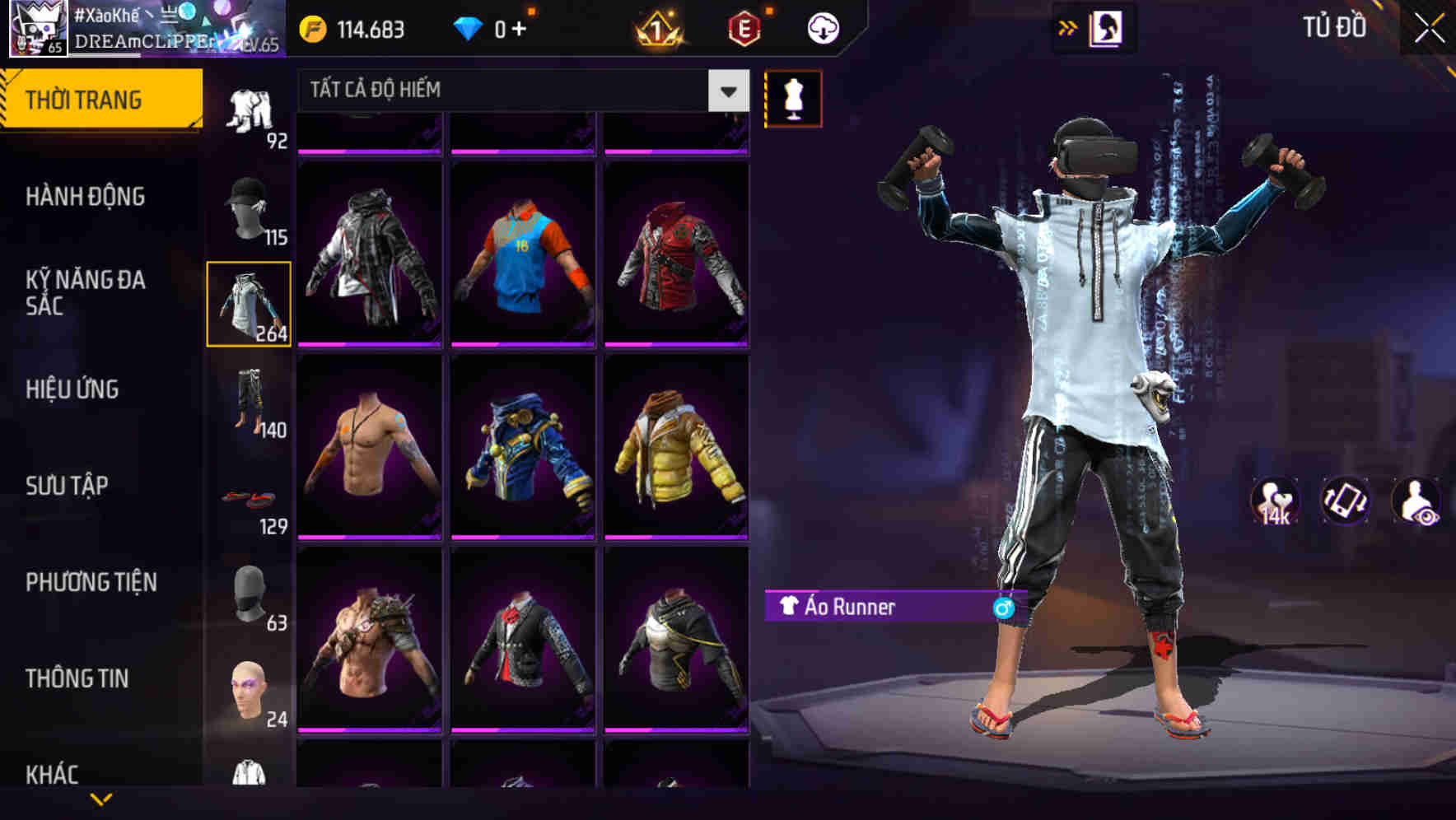Click the down chevron below KHÁC
Viewport: 1456px width, 820px height.
click(x=99, y=800)
